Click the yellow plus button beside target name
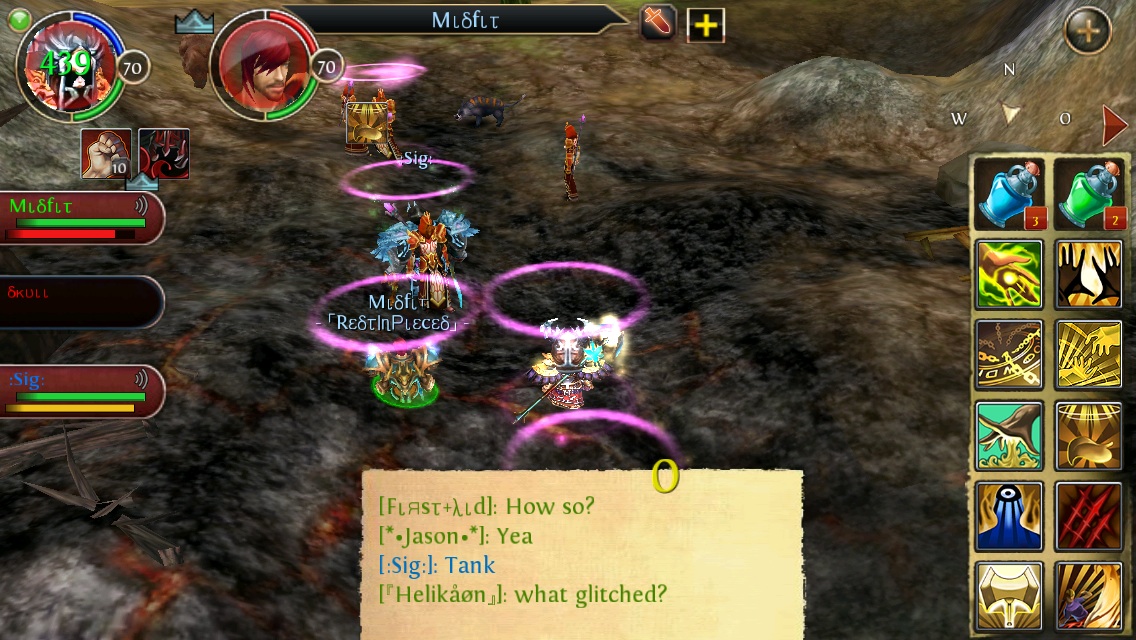The height and width of the screenshot is (640, 1136). click(x=706, y=25)
